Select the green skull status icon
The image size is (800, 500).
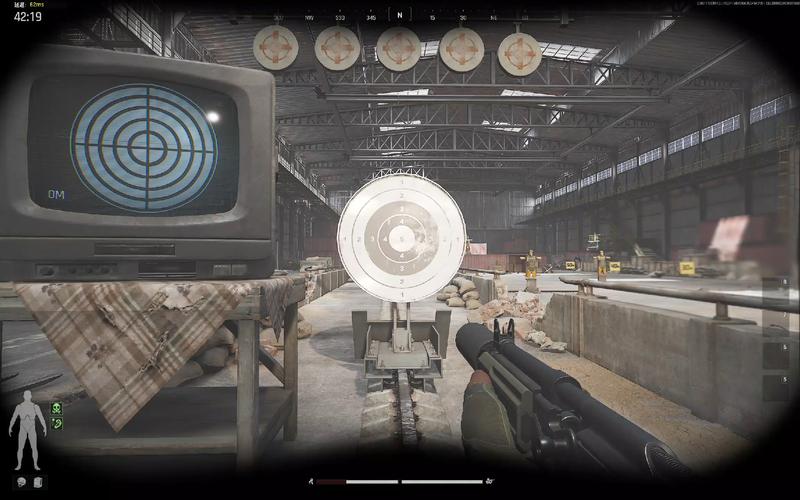click(x=57, y=408)
